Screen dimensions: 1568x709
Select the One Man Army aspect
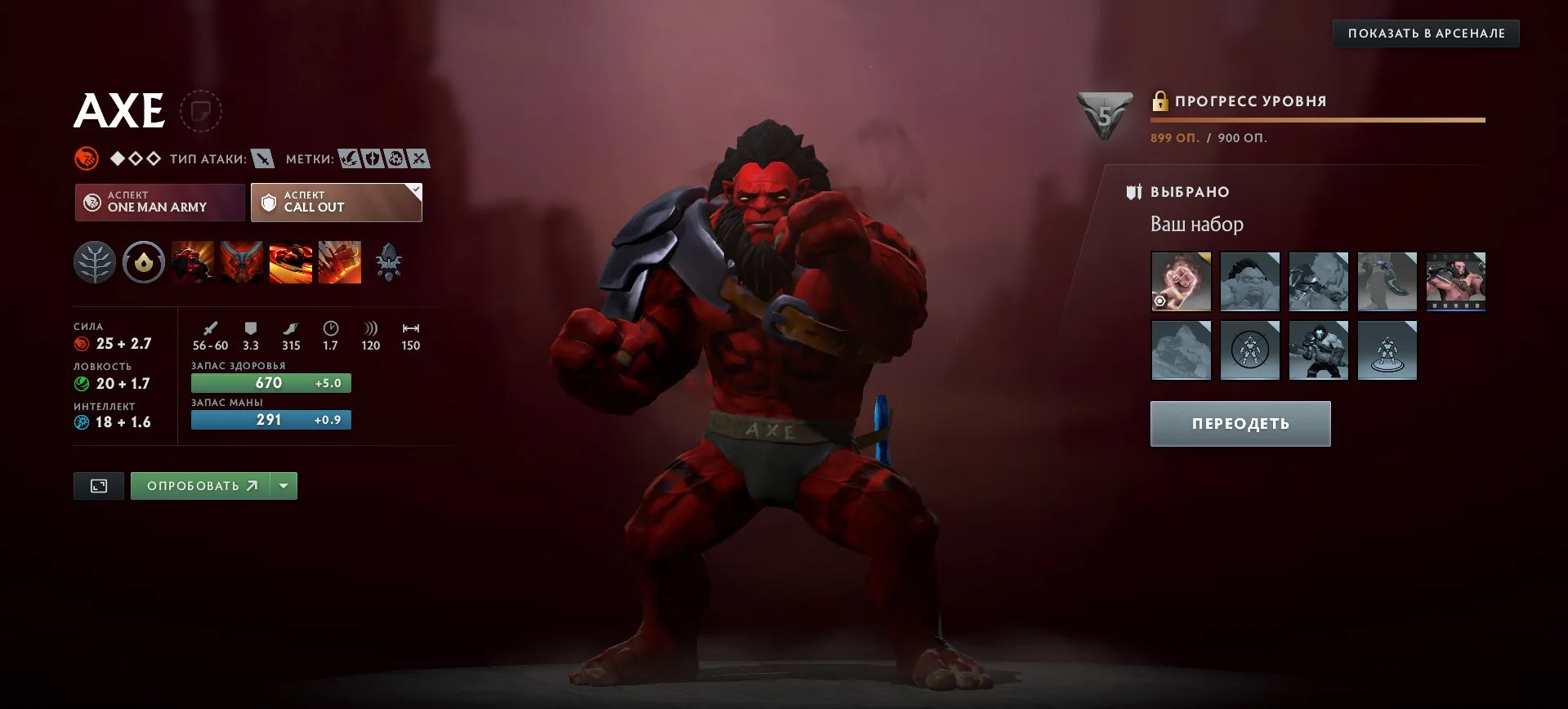click(159, 202)
